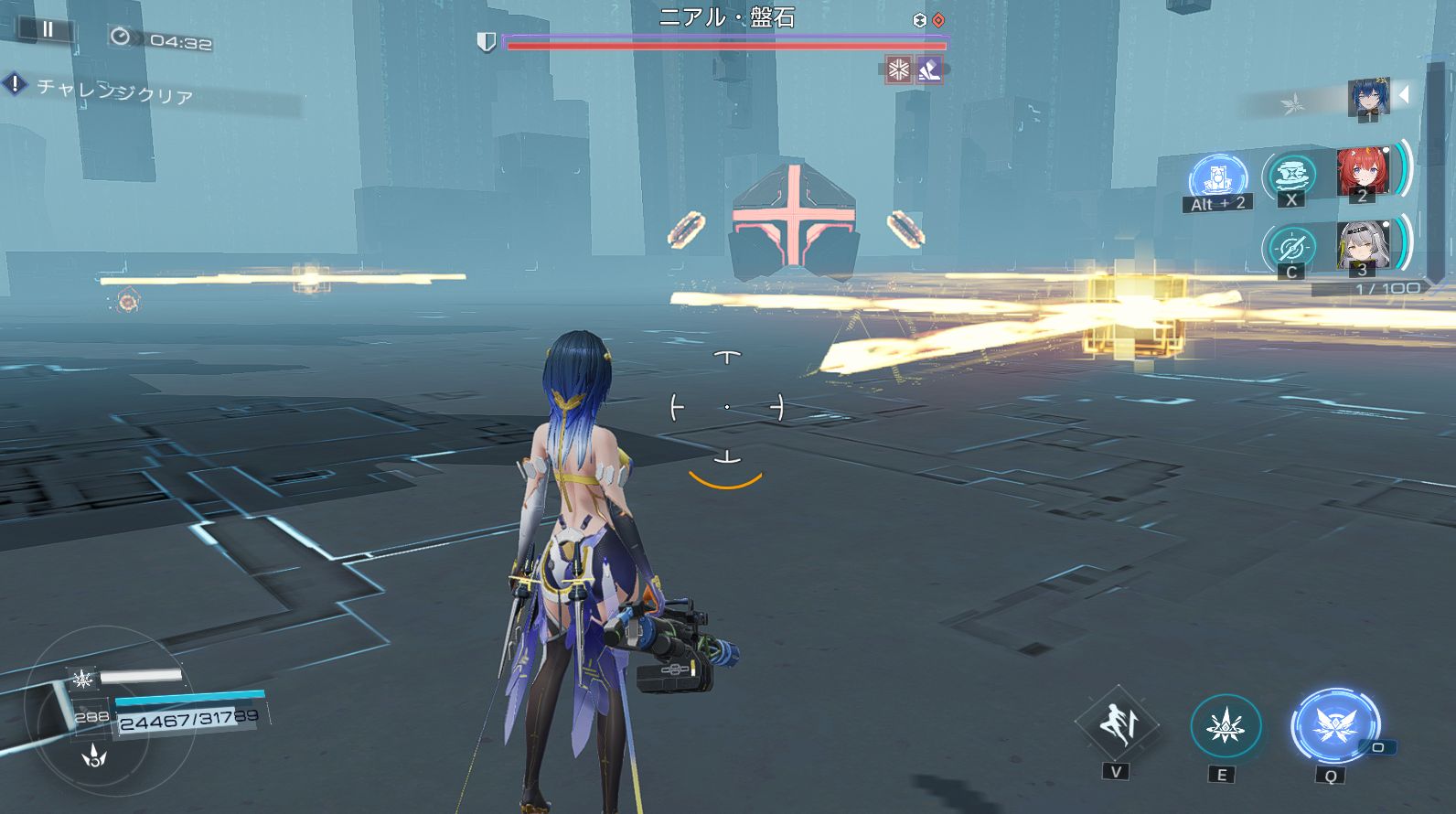Activate the silver-haired teammate's support skill icon
This screenshot has height=814, width=1456.
(1291, 247)
